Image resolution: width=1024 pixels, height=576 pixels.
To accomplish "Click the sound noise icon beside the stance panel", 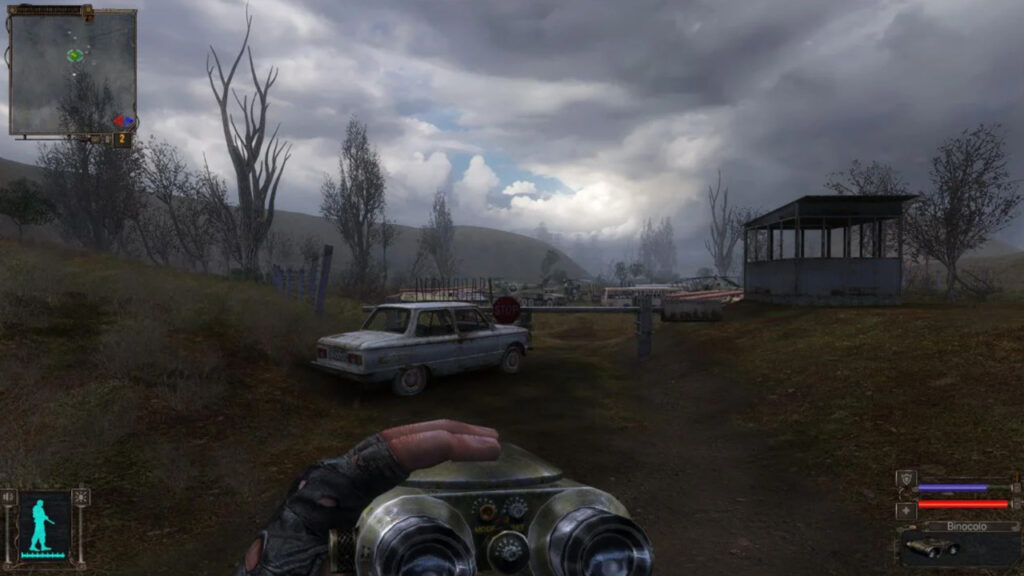I will [x=9, y=497].
